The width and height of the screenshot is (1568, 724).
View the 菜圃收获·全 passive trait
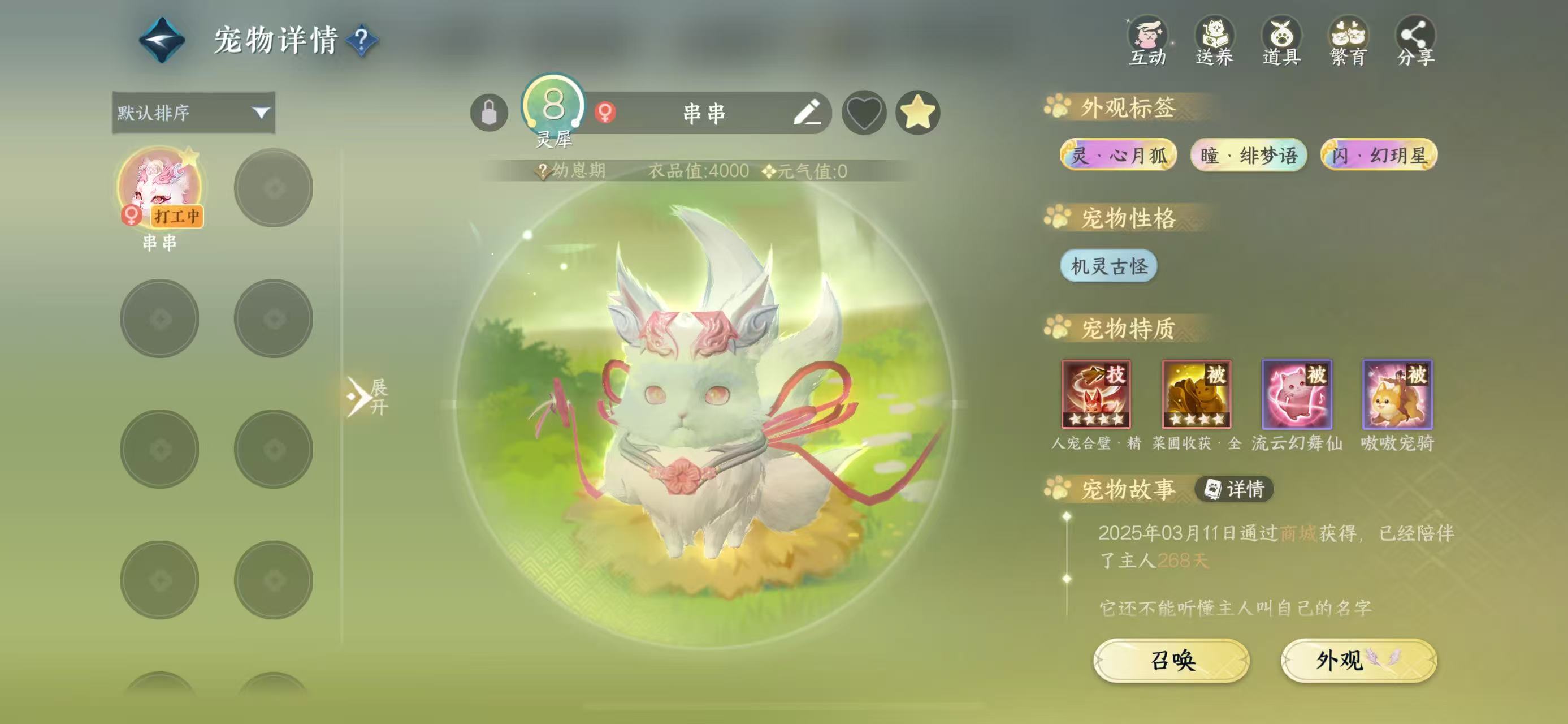click(x=1197, y=395)
